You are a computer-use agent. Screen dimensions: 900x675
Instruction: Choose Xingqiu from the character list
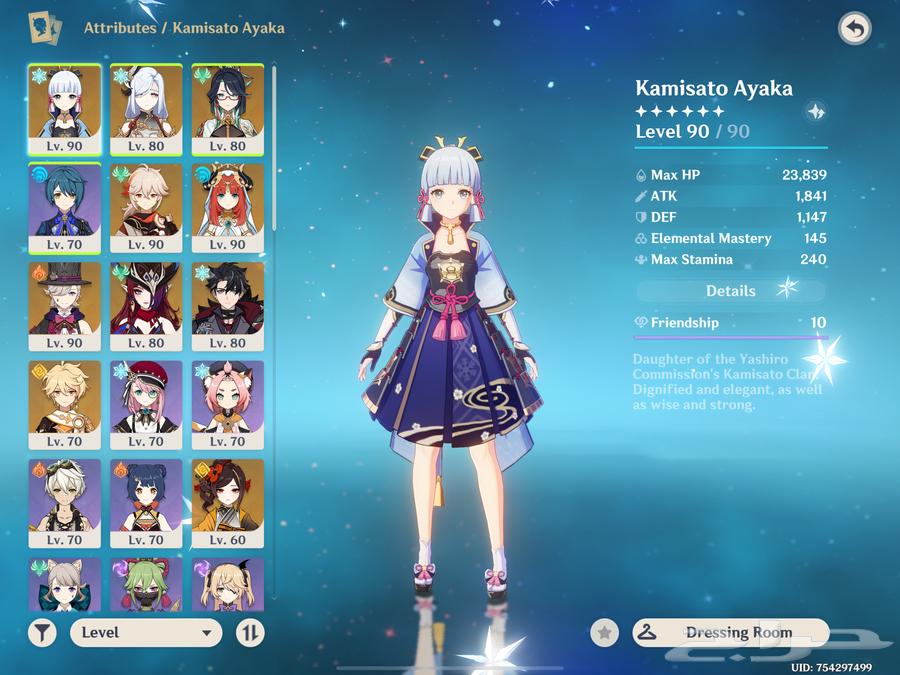(x=64, y=207)
